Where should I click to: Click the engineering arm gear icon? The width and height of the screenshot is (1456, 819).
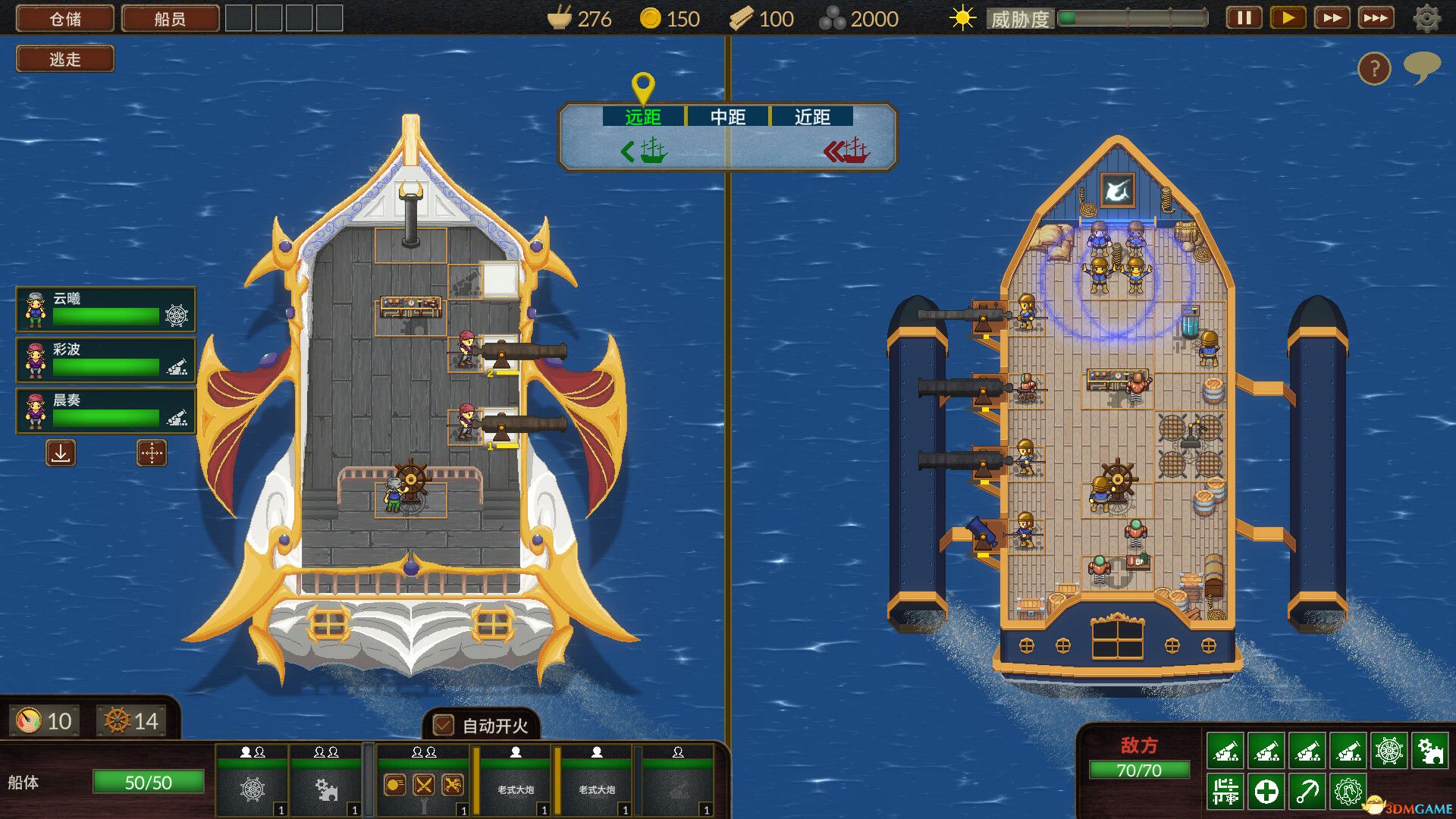[x=1348, y=792]
